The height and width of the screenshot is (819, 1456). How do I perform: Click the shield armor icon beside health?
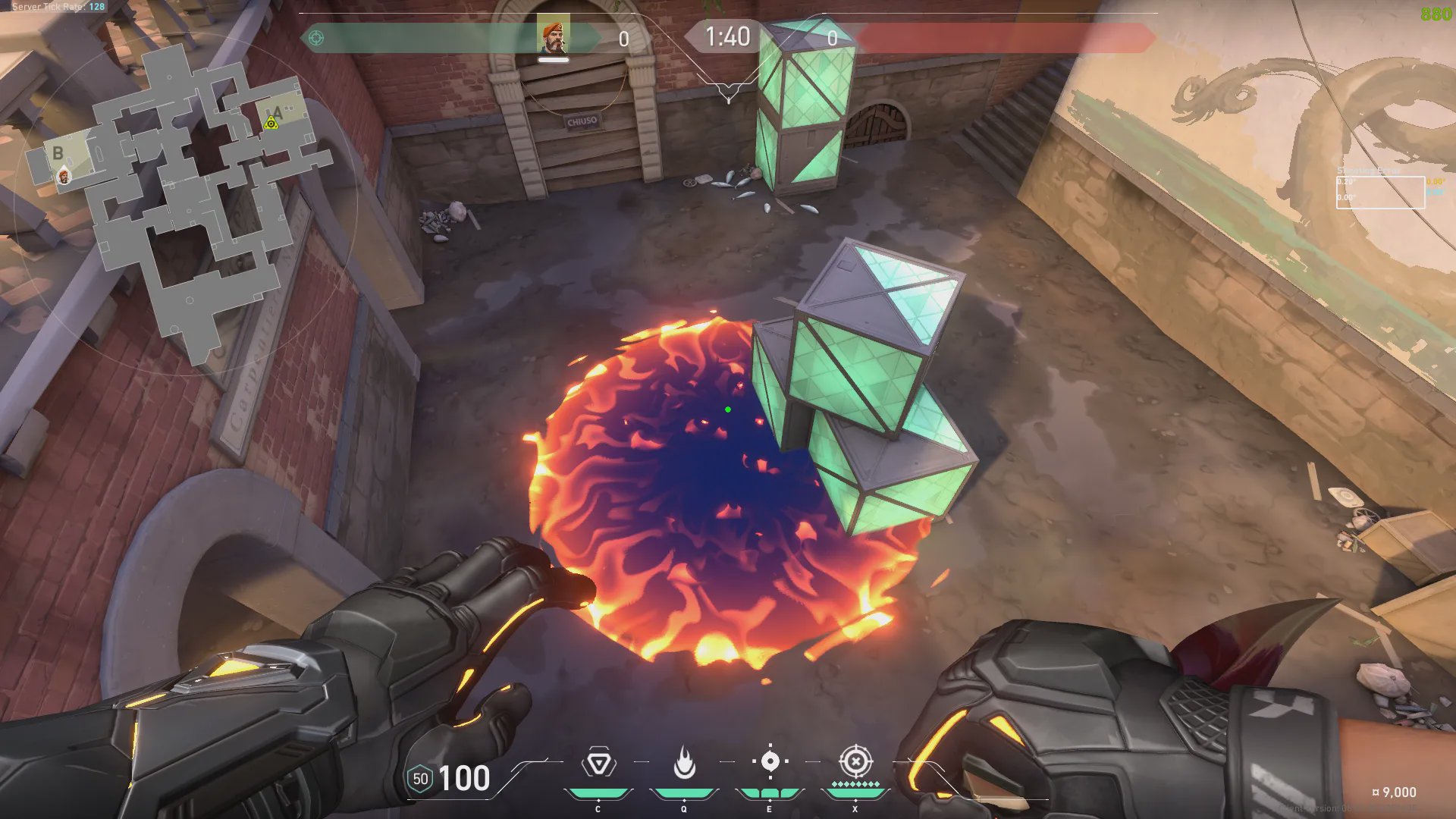point(420,779)
